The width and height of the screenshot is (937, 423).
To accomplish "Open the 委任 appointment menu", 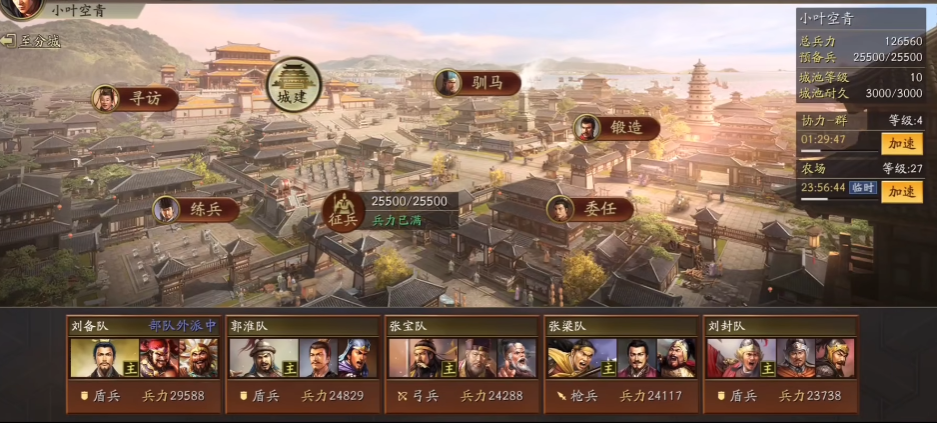I will click(x=589, y=209).
